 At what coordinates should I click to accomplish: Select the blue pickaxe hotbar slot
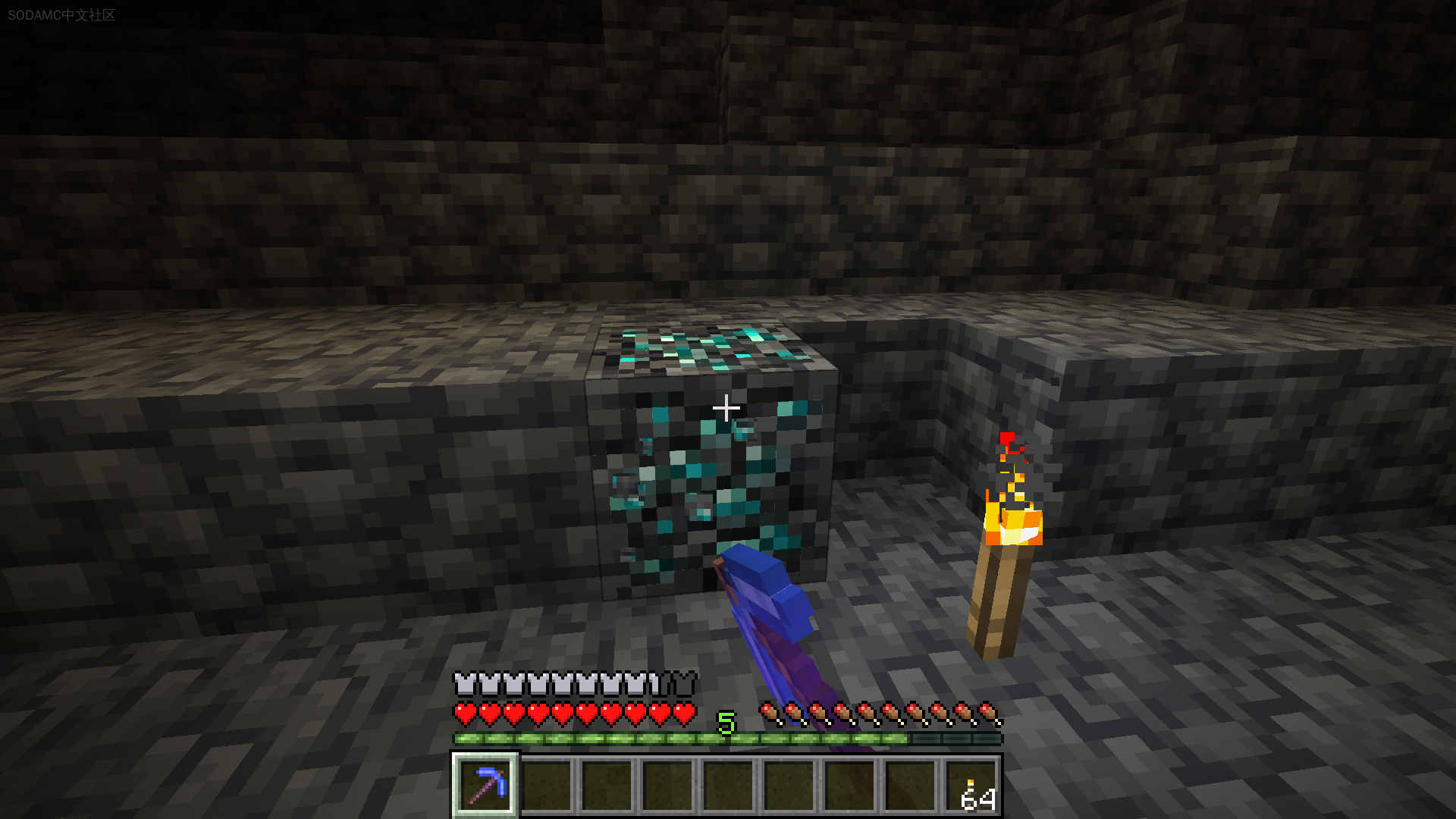pos(485,785)
